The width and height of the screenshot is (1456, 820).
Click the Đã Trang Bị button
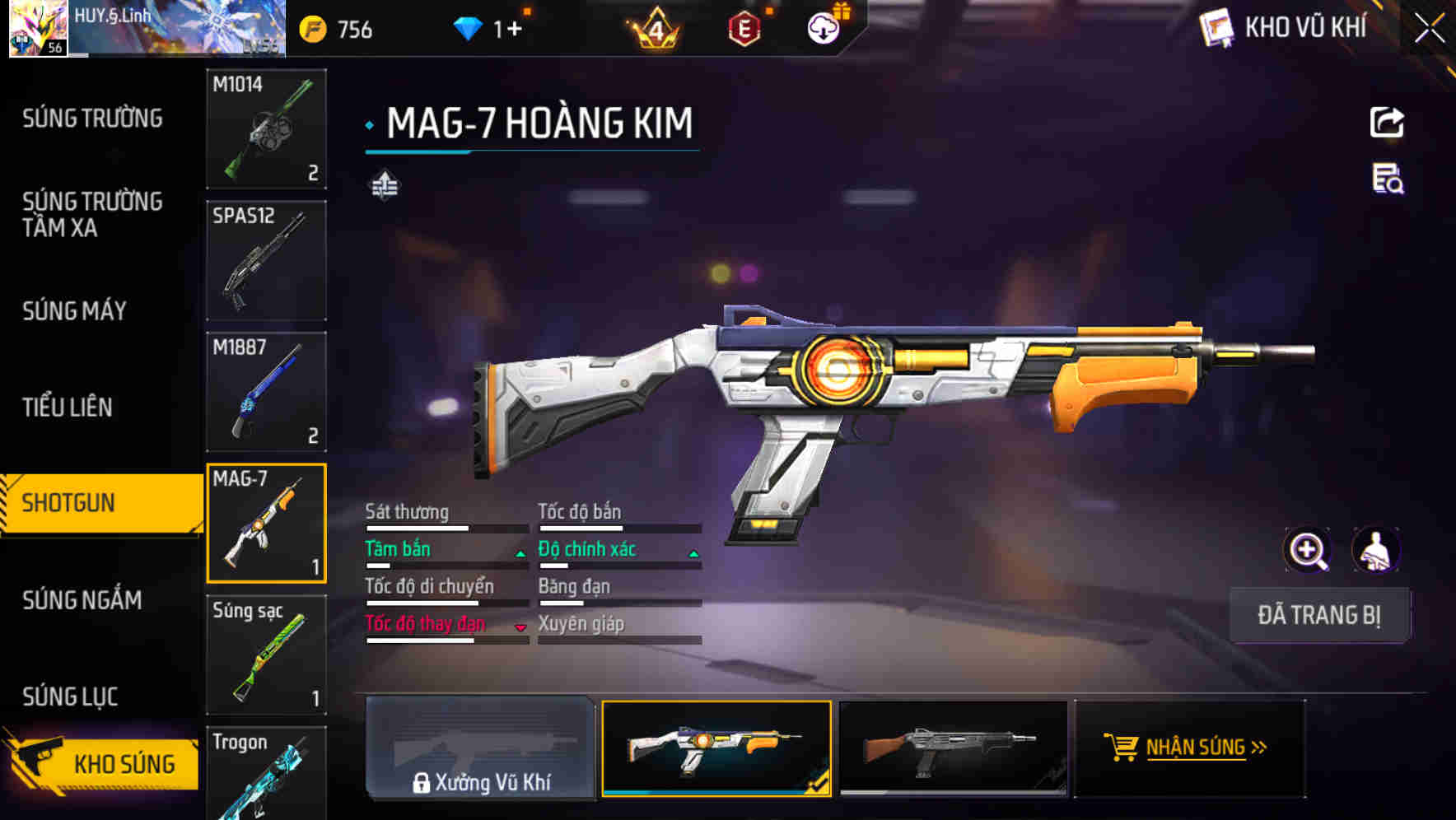[x=1318, y=615]
